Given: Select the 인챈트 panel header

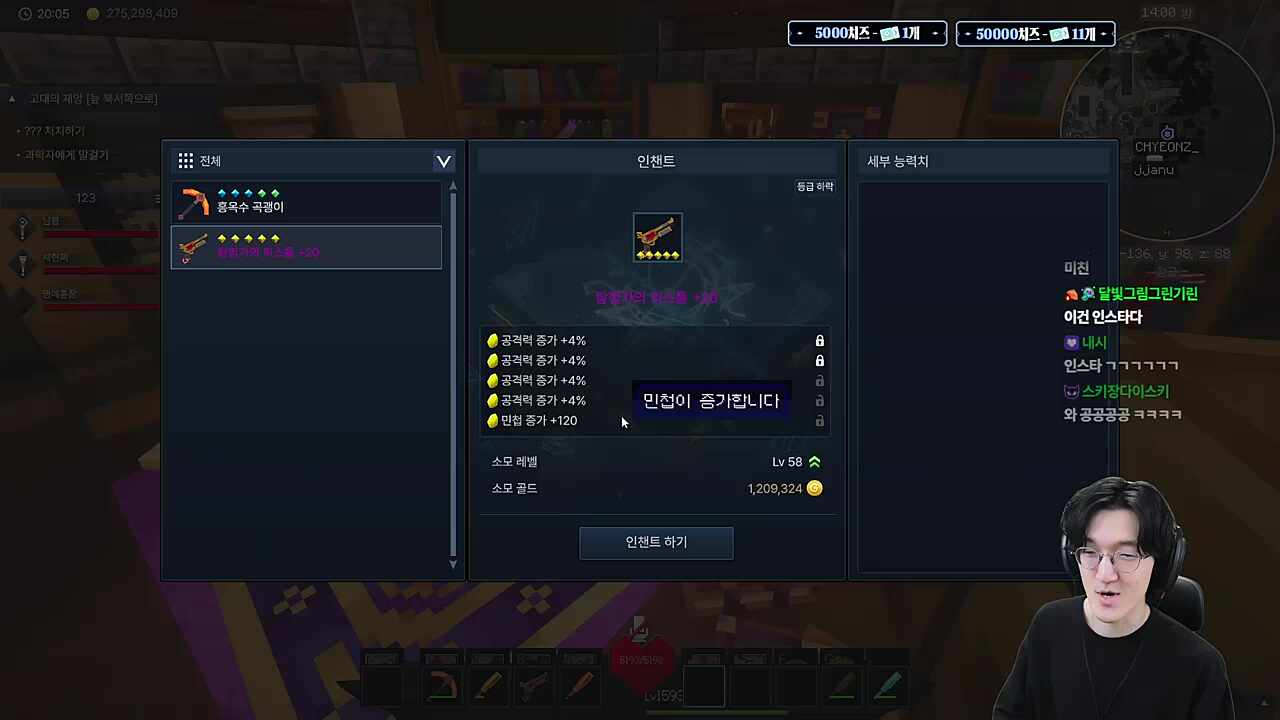Looking at the screenshot, I should click(x=655, y=161).
